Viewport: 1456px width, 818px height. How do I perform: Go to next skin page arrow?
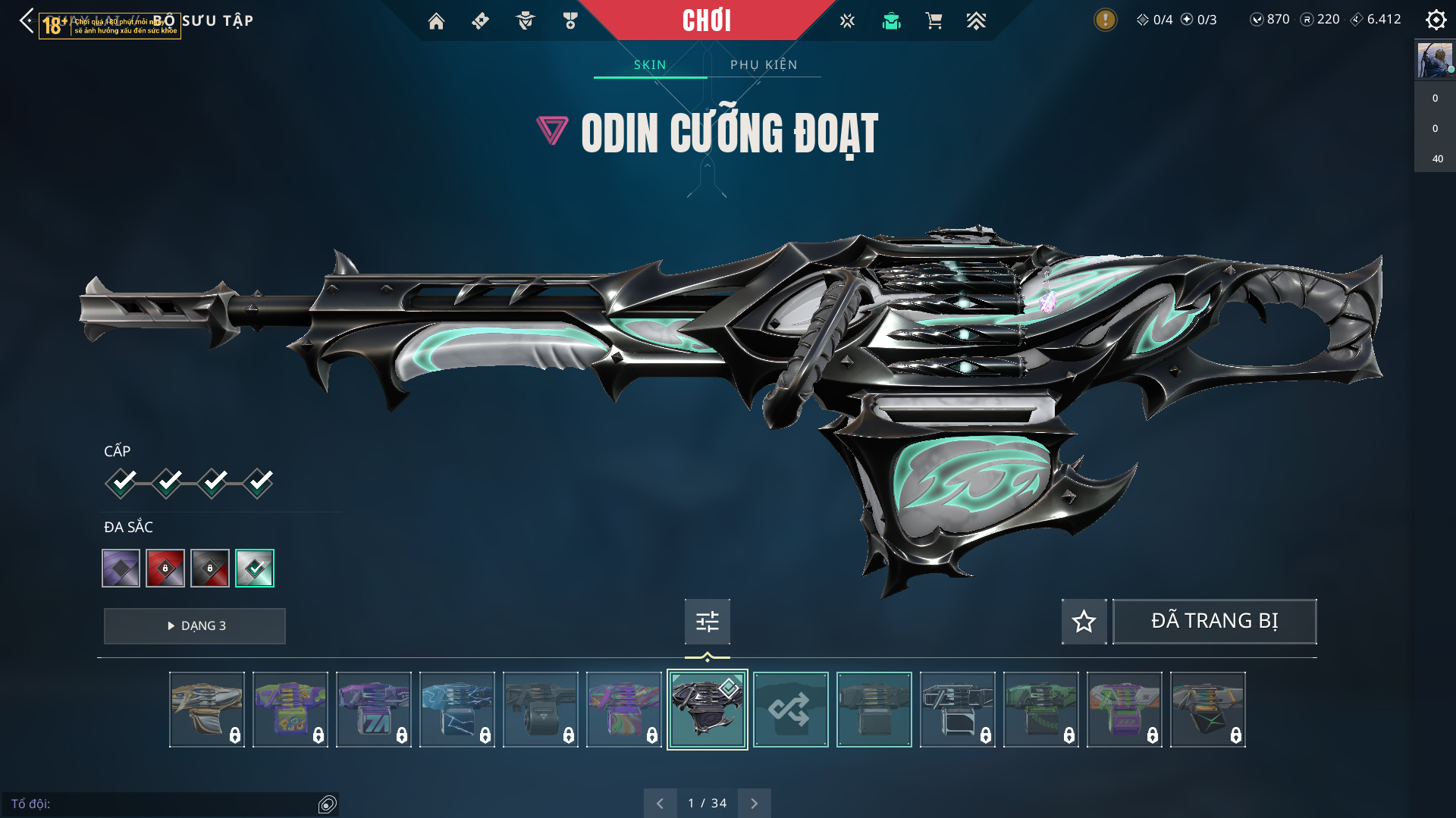[754, 803]
